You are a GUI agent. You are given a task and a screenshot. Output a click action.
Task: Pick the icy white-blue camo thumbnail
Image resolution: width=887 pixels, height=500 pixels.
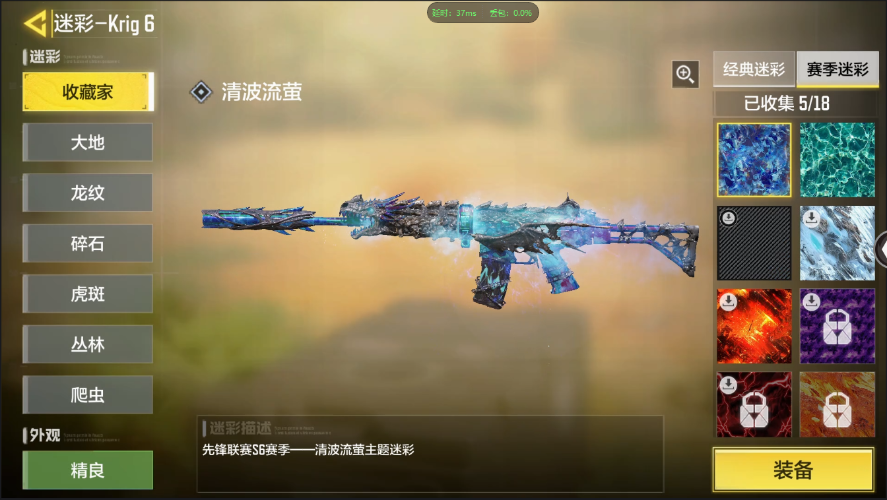837,243
